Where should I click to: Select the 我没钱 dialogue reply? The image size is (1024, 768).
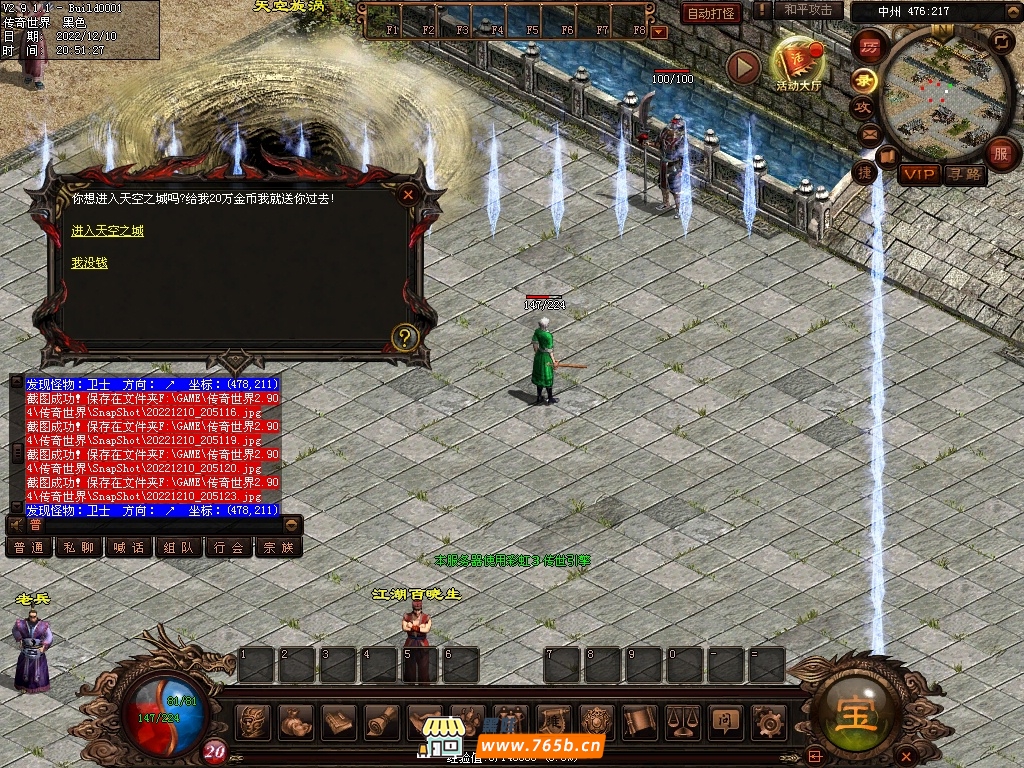coord(89,263)
